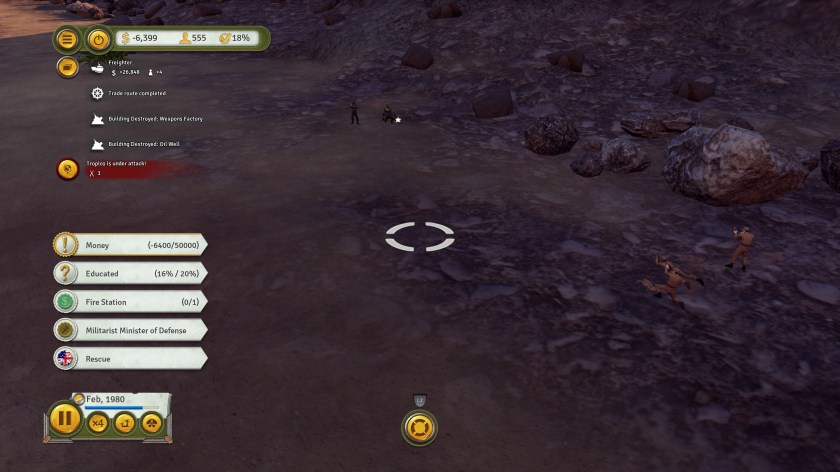840x472 pixels.
Task: Click the palm tree island button
Action: click(125, 424)
